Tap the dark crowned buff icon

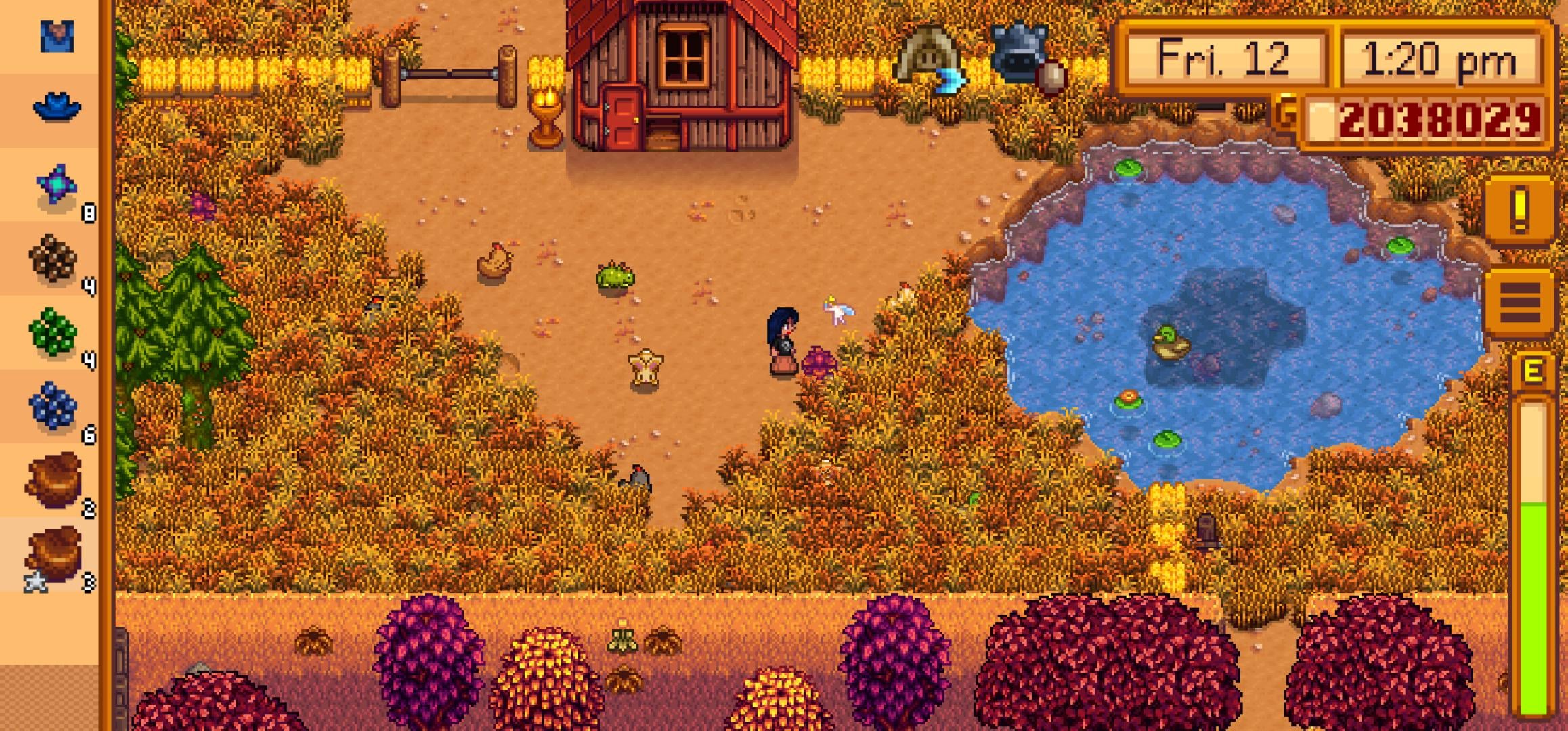[1022, 56]
